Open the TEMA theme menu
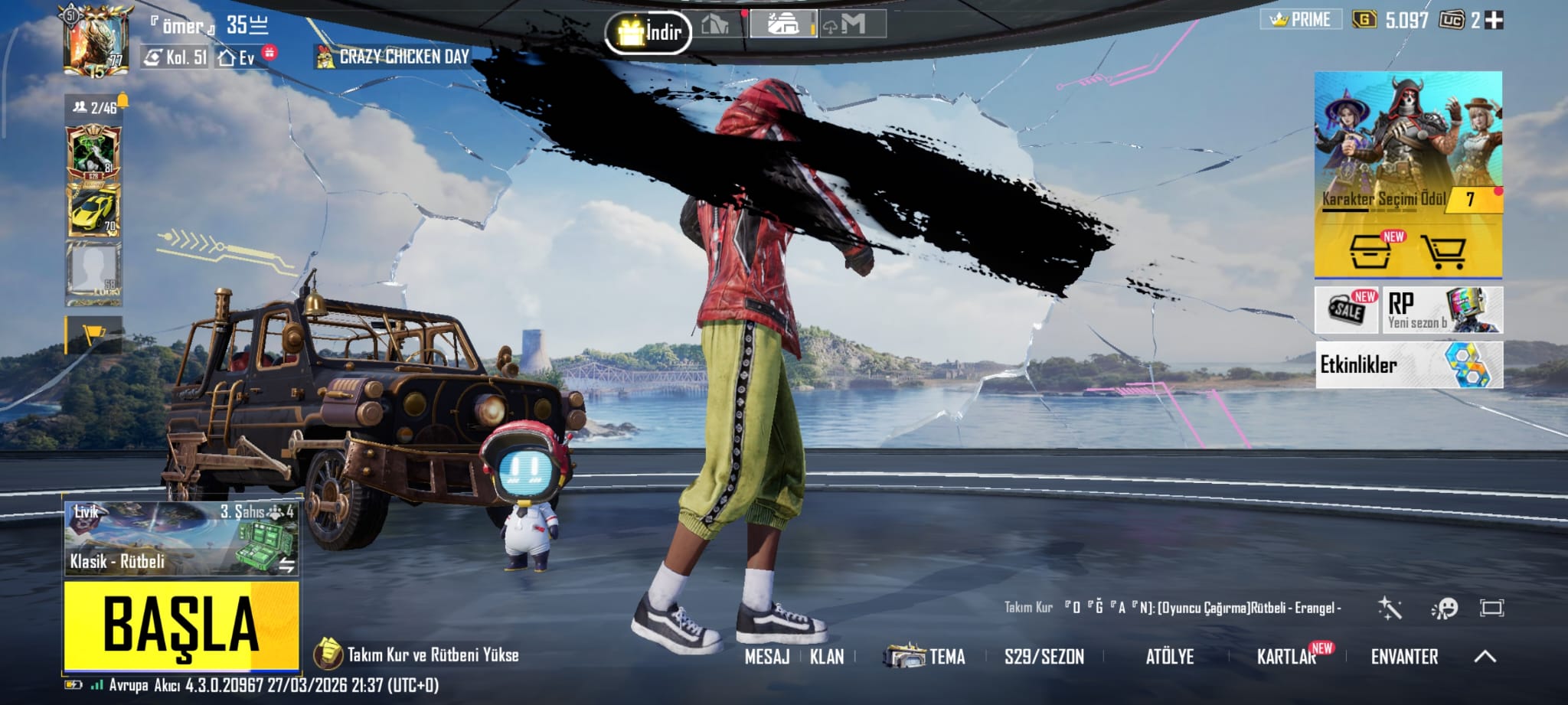 tap(926, 657)
